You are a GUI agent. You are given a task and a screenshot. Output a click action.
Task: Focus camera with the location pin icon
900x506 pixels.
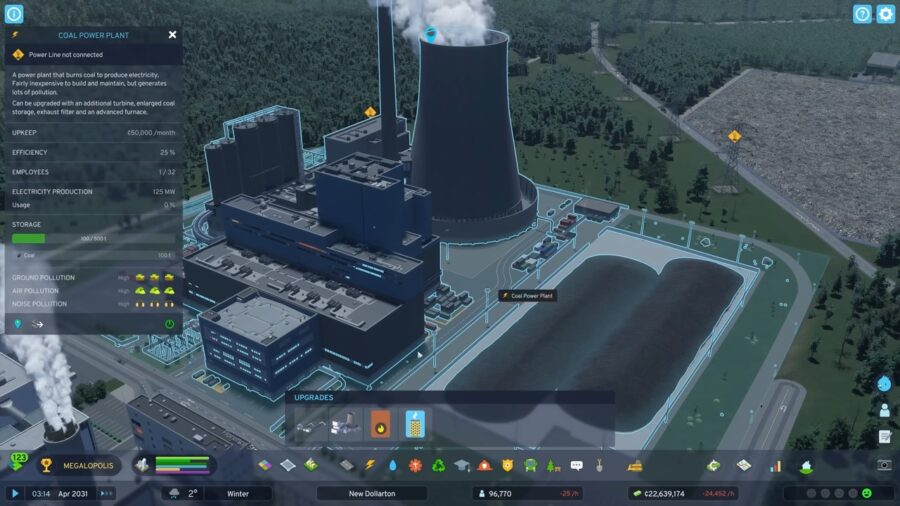pos(18,324)
